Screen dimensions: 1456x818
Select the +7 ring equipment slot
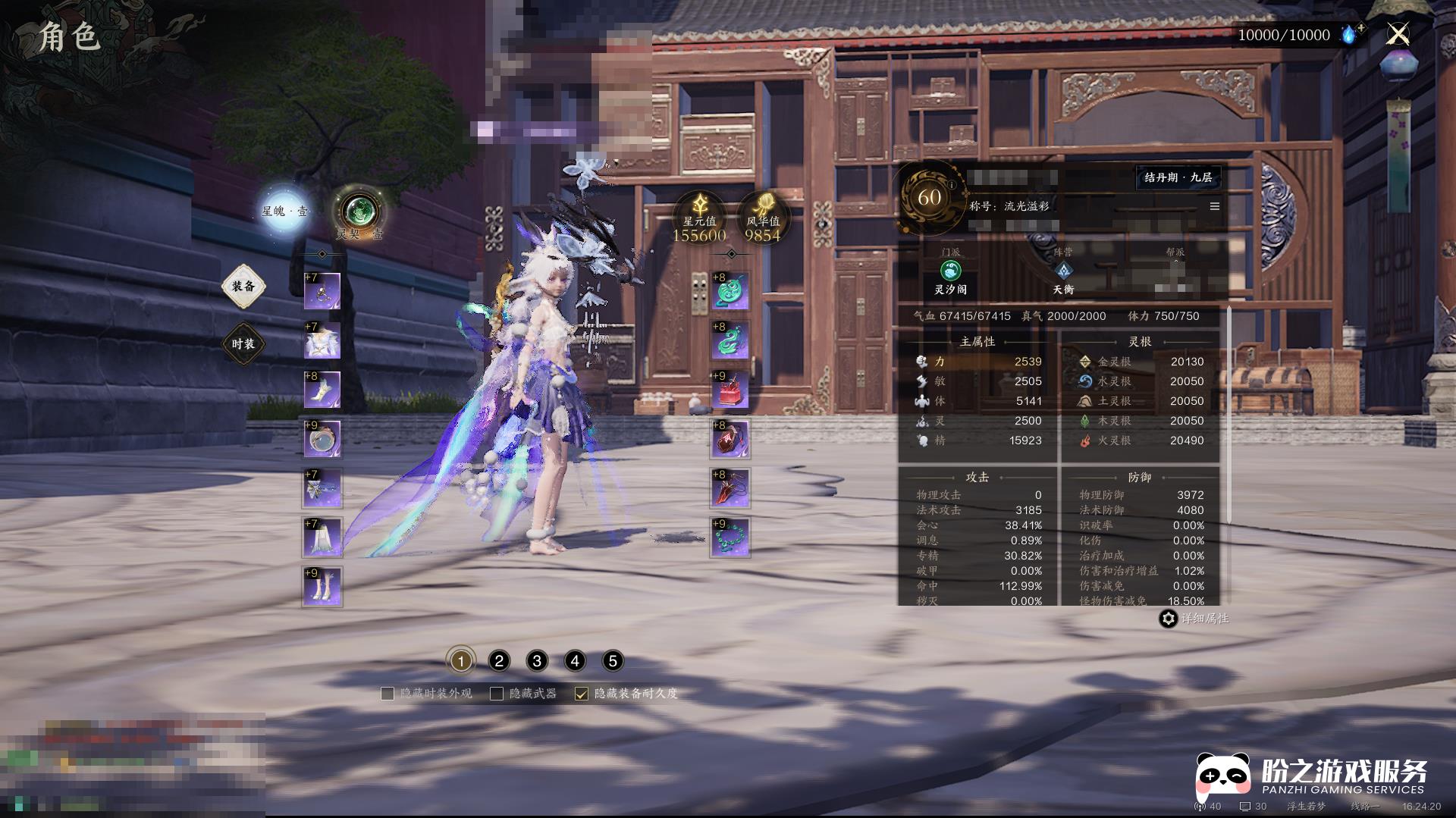point(322,291)
